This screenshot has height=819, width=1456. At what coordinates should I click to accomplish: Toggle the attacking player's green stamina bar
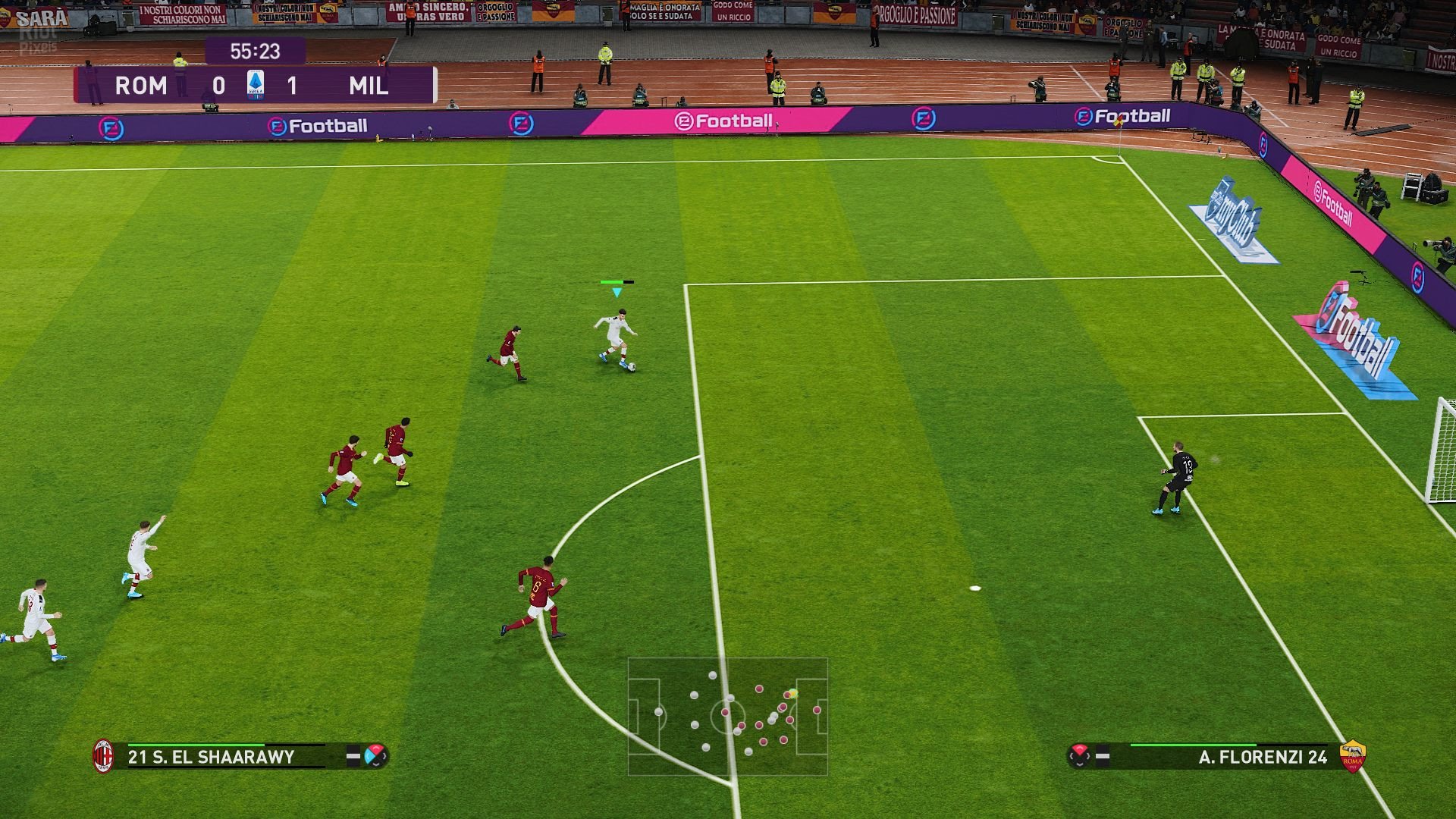click(x=618, y=281)
